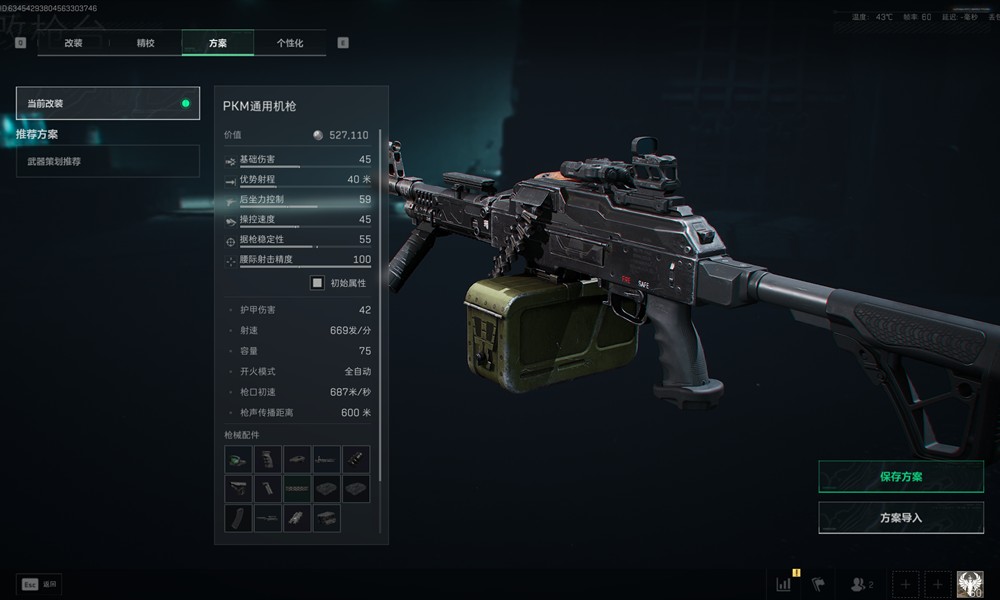Select the 当前改装 entry

pos(108,103)
